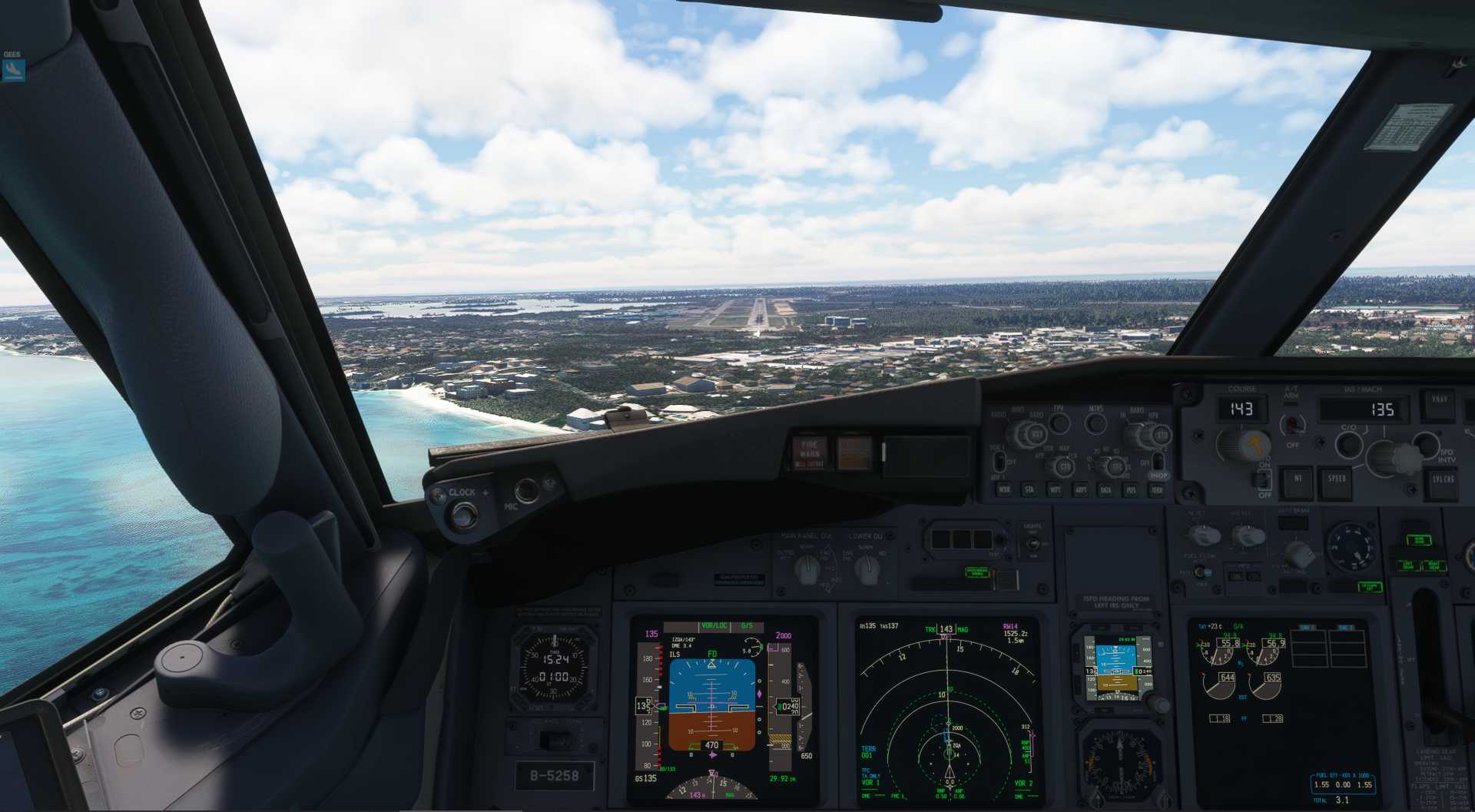
Task: Switch altitude to meters with MTRS button
Action: (x=1096, y=423)
